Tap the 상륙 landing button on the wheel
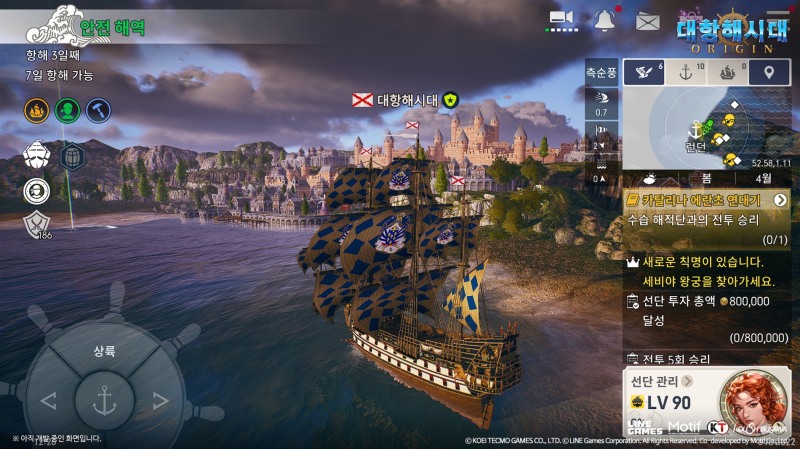 click(104, 352)
